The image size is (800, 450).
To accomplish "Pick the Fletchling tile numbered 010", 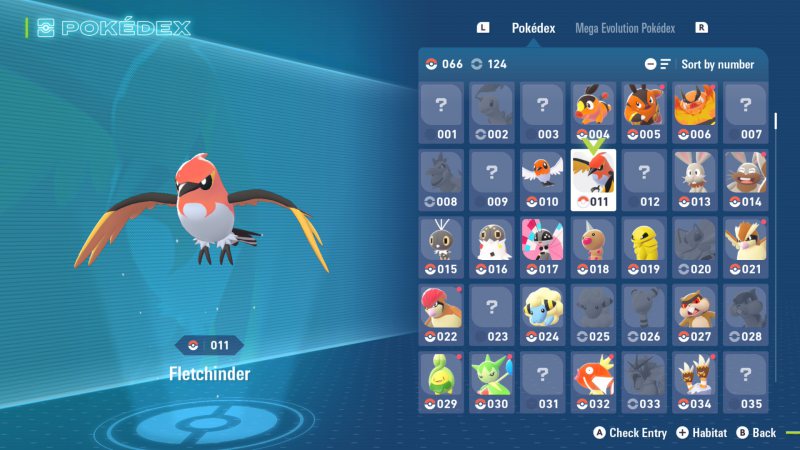I will 542,179.
